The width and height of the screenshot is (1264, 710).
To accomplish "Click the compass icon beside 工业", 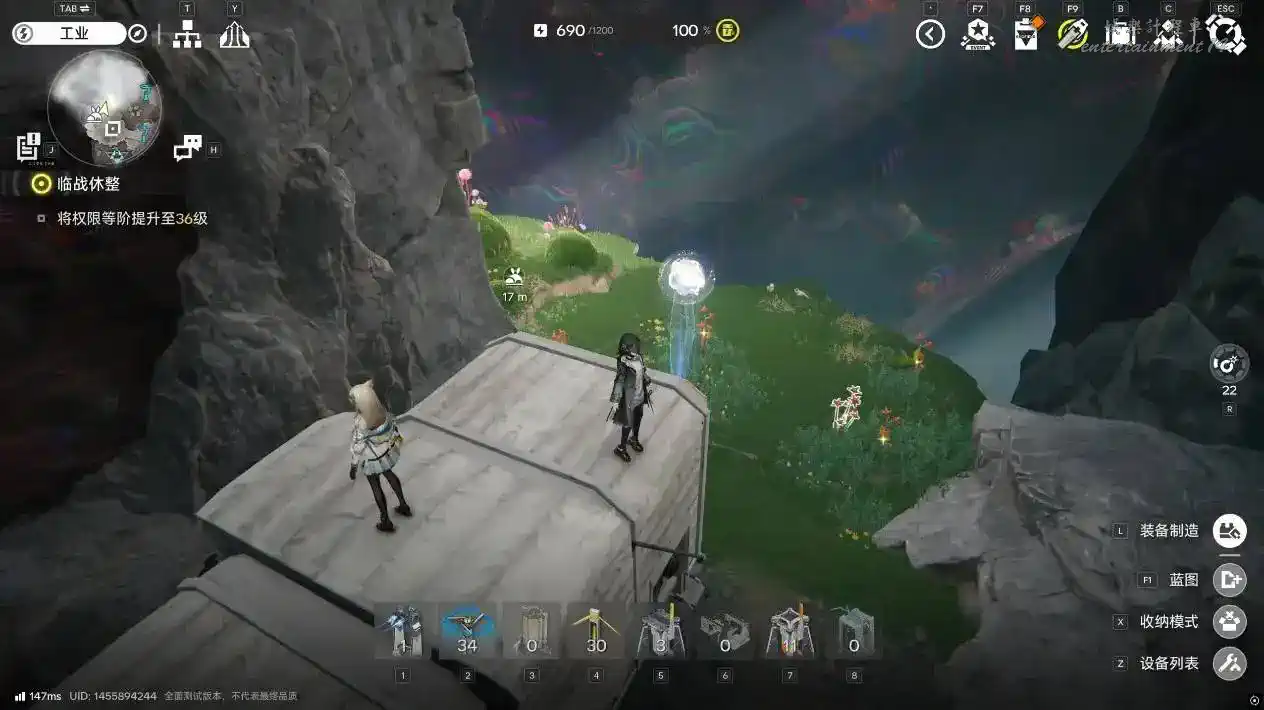I will pyautogui.click(x=137, y=33).
